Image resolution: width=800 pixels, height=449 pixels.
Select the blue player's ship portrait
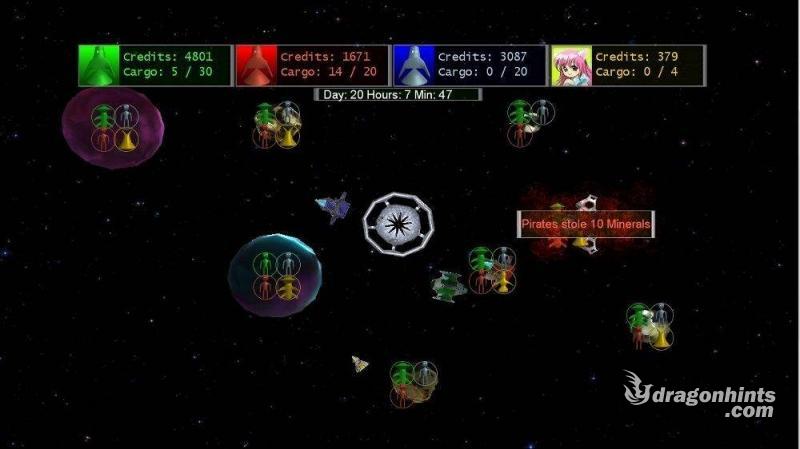pyautogui.click(x=413, y=65)
